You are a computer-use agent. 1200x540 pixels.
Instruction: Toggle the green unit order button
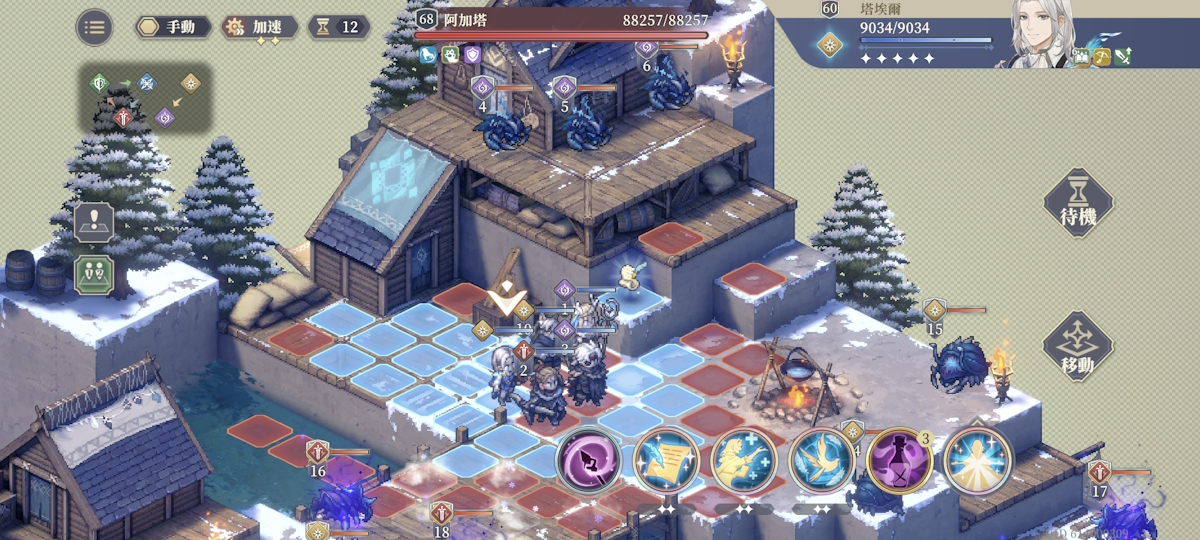tap(94, 274)
